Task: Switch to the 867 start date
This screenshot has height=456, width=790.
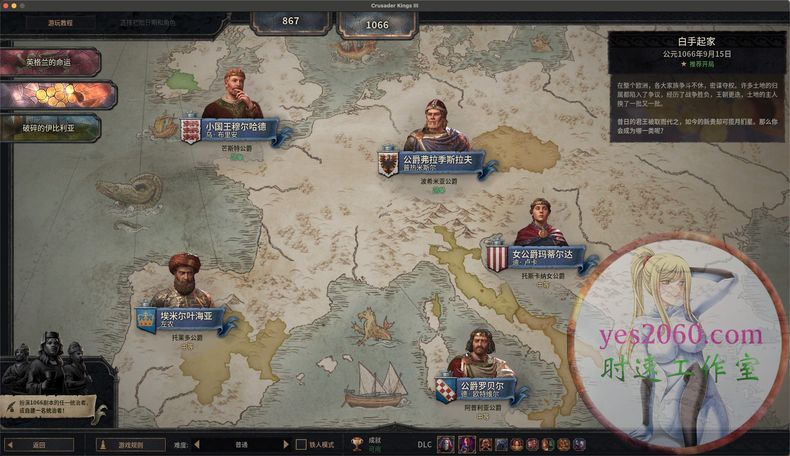Action: tap(290, 21)
